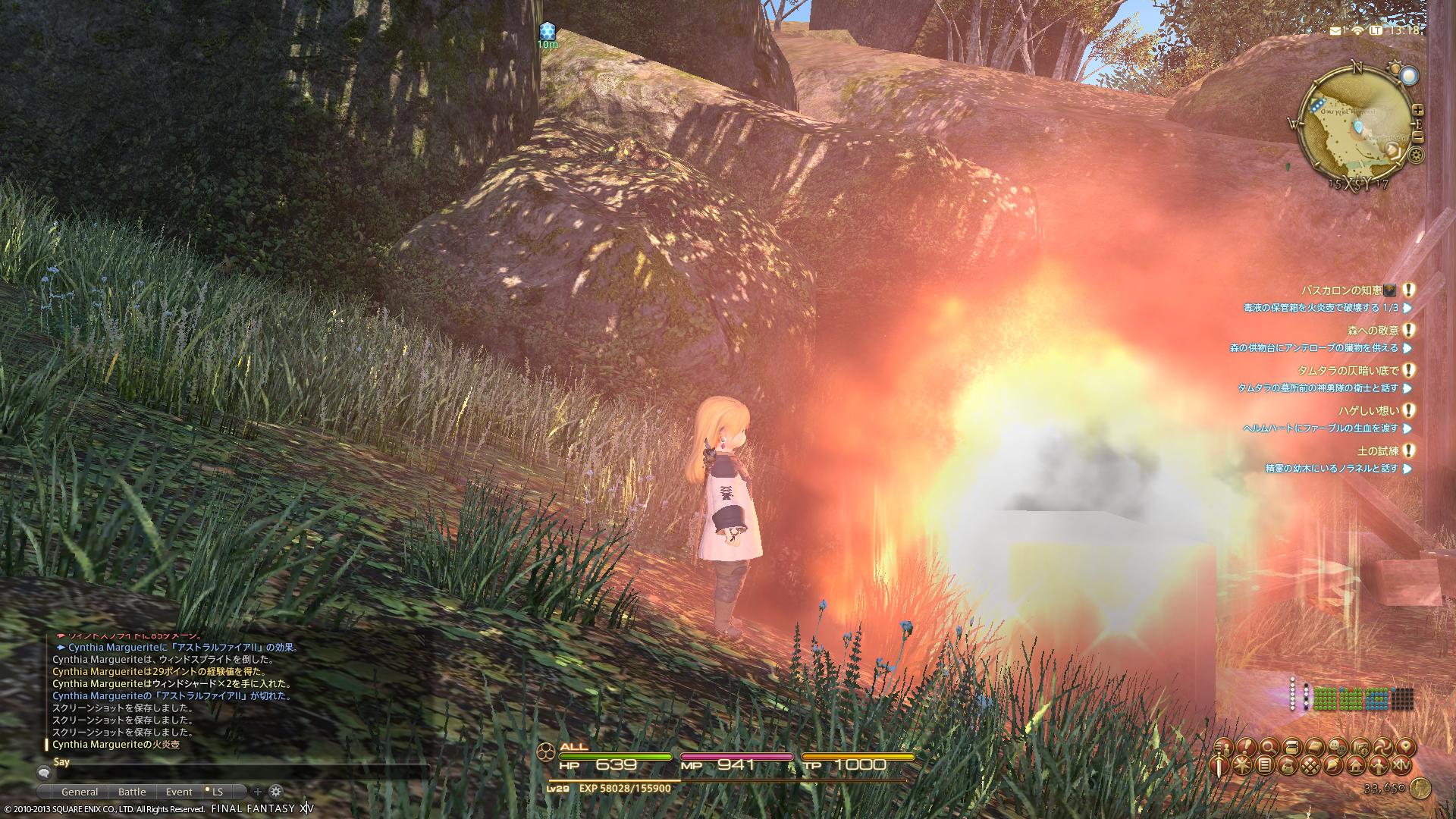The height and width of the screenshot is (819, 1456).
Task: Open the XIV system menu icon
Action: 1402,765
